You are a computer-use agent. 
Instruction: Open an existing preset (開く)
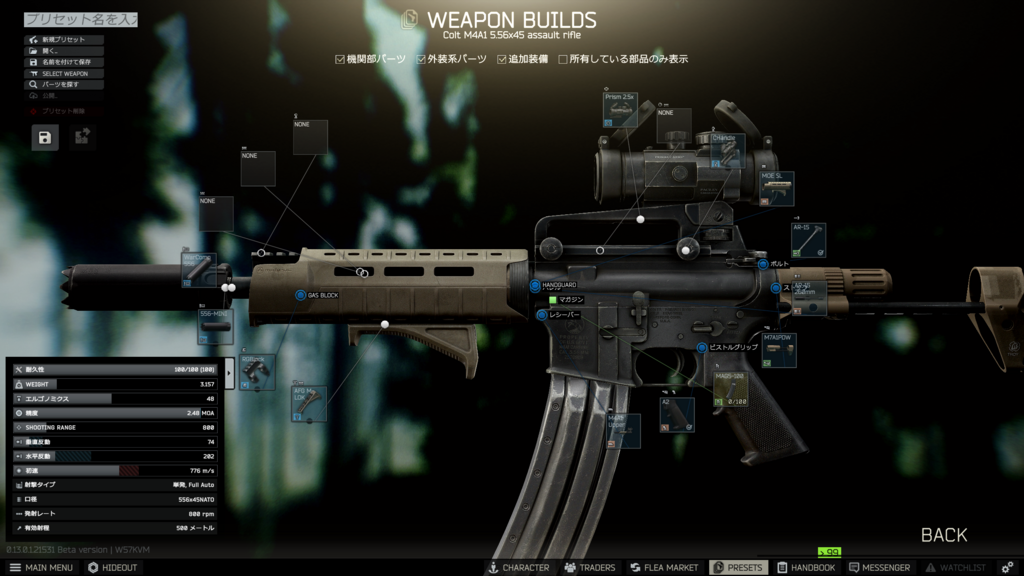click(66, 51)
